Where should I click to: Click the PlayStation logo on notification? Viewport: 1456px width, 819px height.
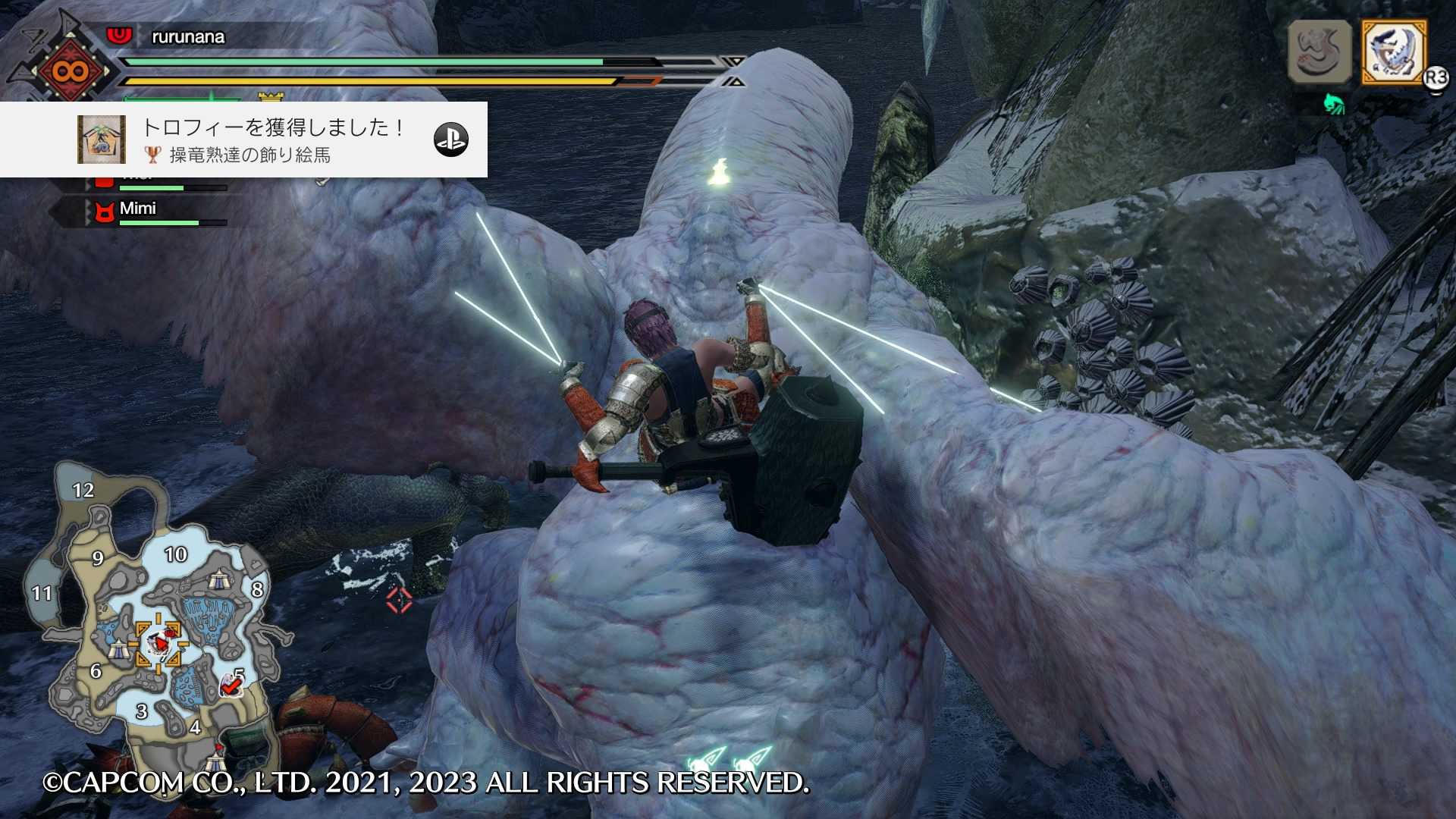[451, 140]
